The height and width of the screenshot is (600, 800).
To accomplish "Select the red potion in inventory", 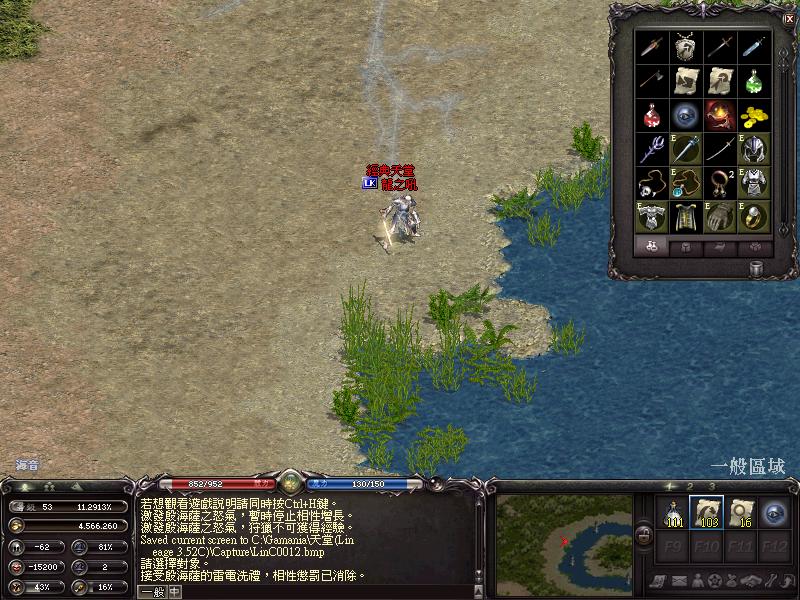I will (x=652, y=115).
